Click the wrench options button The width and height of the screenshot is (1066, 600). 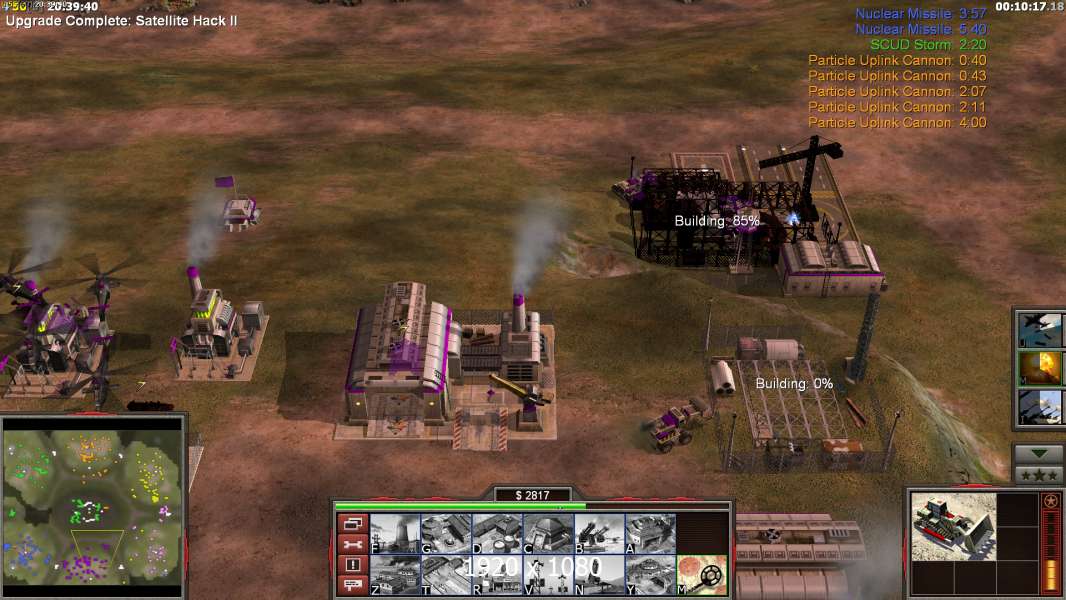point(352,544)
